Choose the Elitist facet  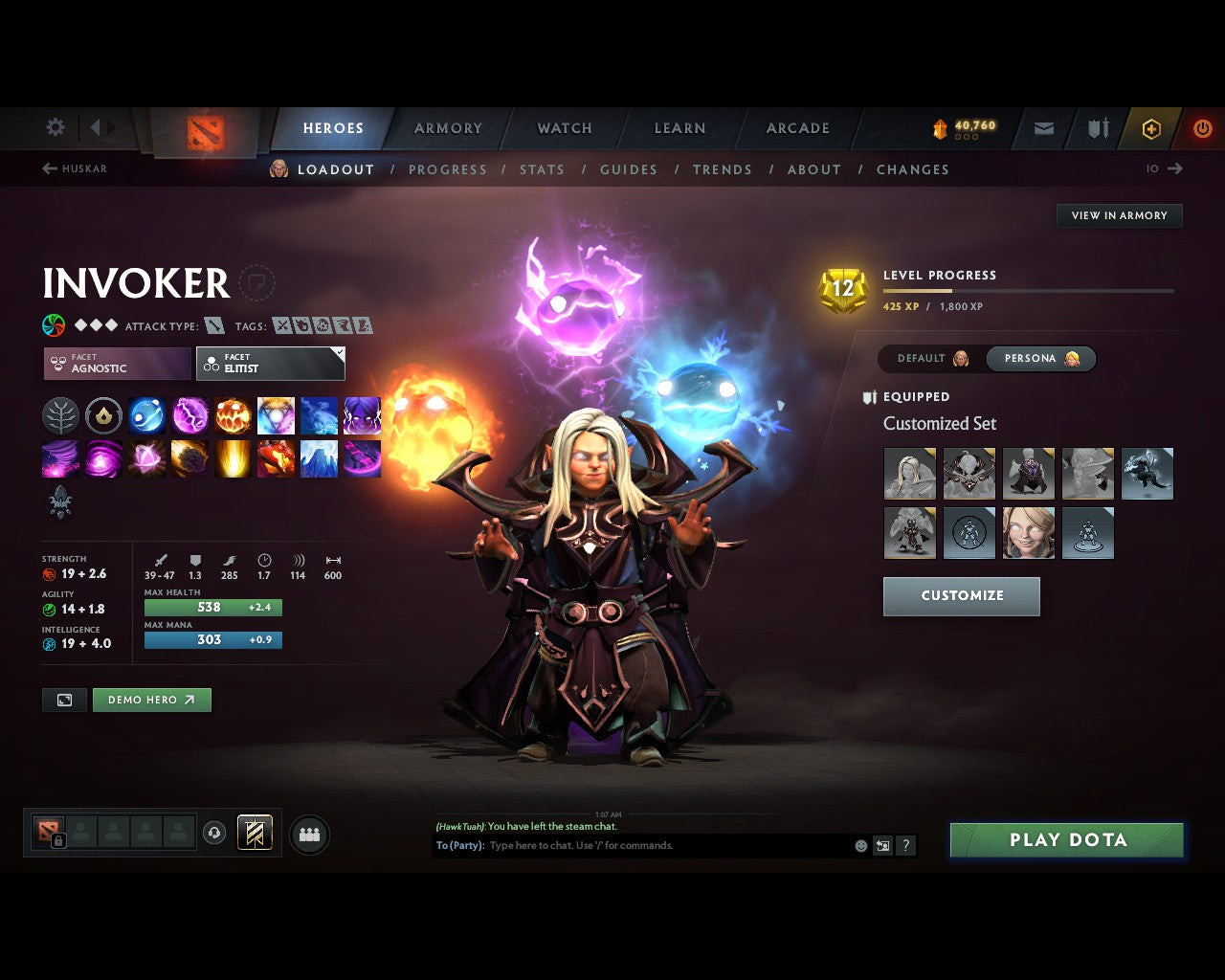[x=270, y=364]
